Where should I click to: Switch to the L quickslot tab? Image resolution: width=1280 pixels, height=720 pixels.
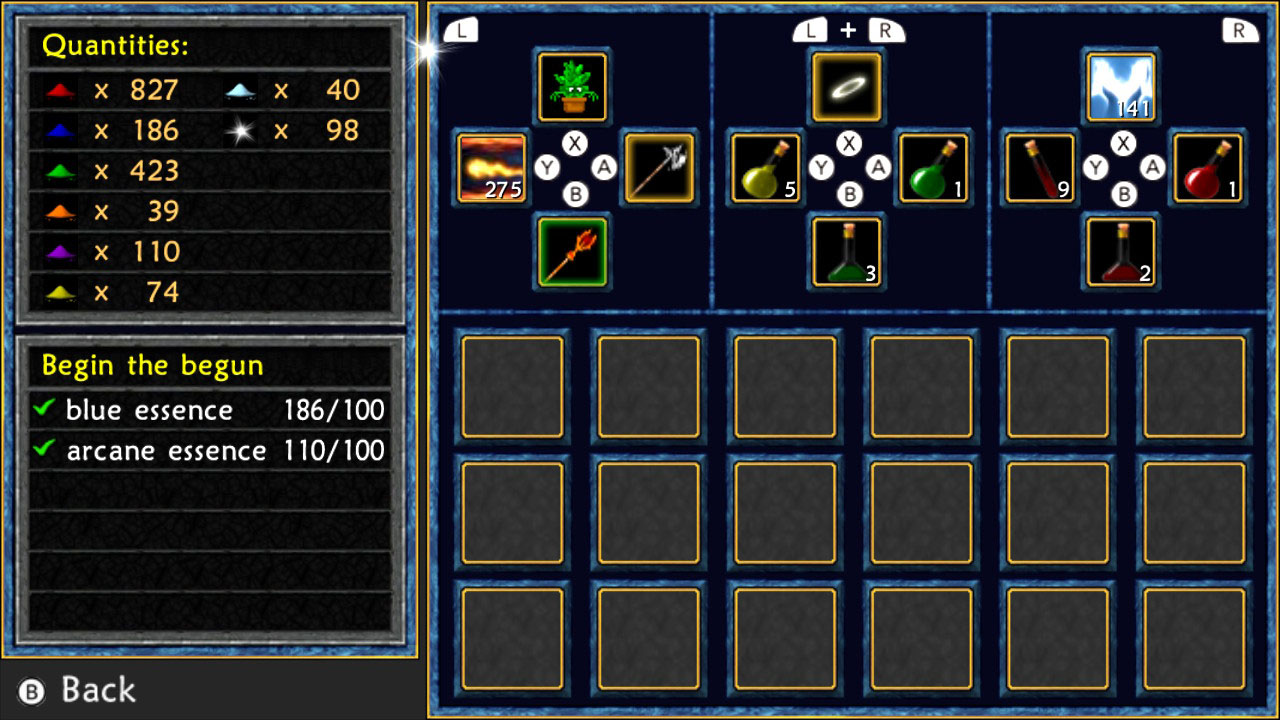(x=461, y=29)
